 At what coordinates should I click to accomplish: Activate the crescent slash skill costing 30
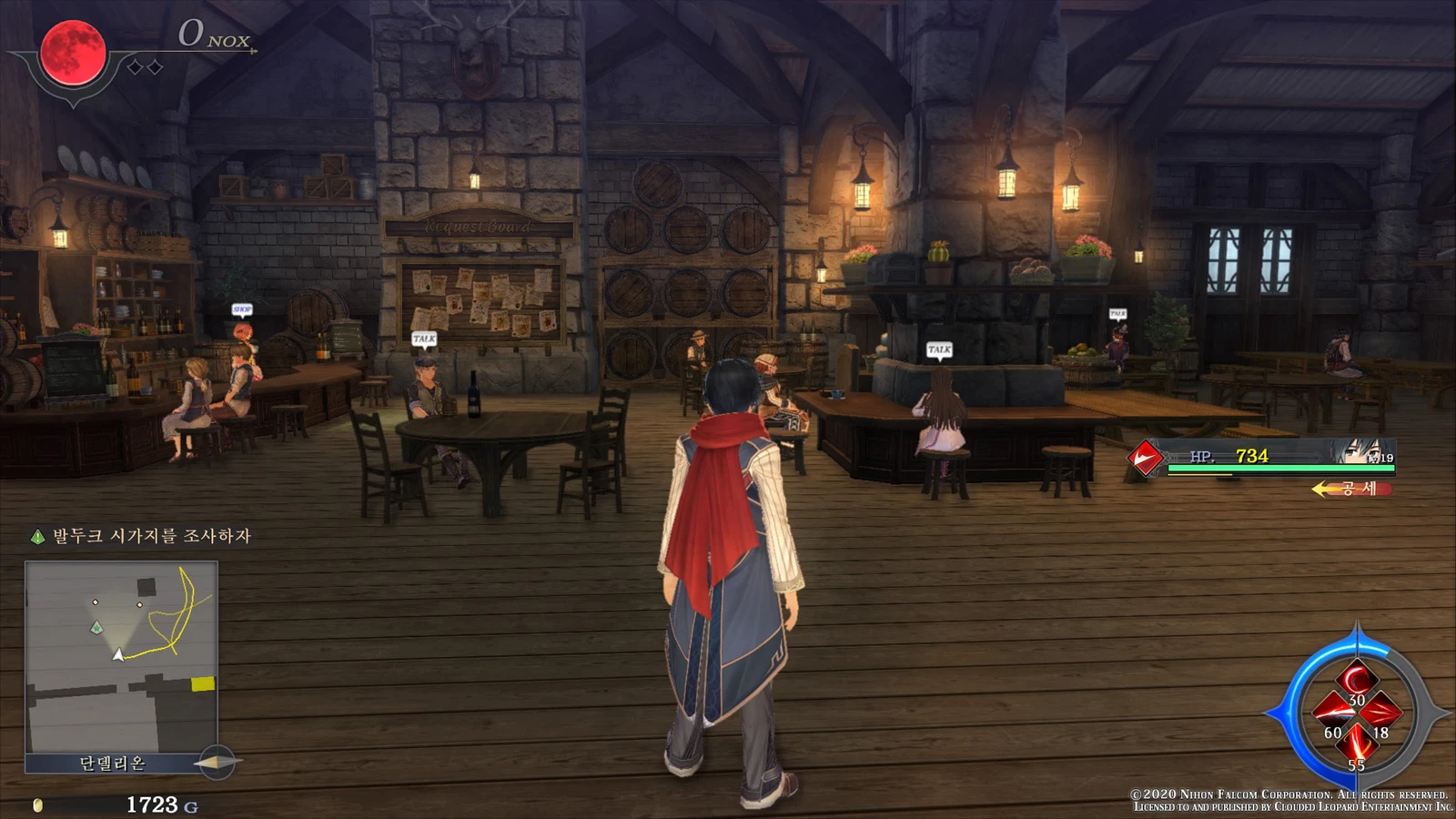(1356, 681)
